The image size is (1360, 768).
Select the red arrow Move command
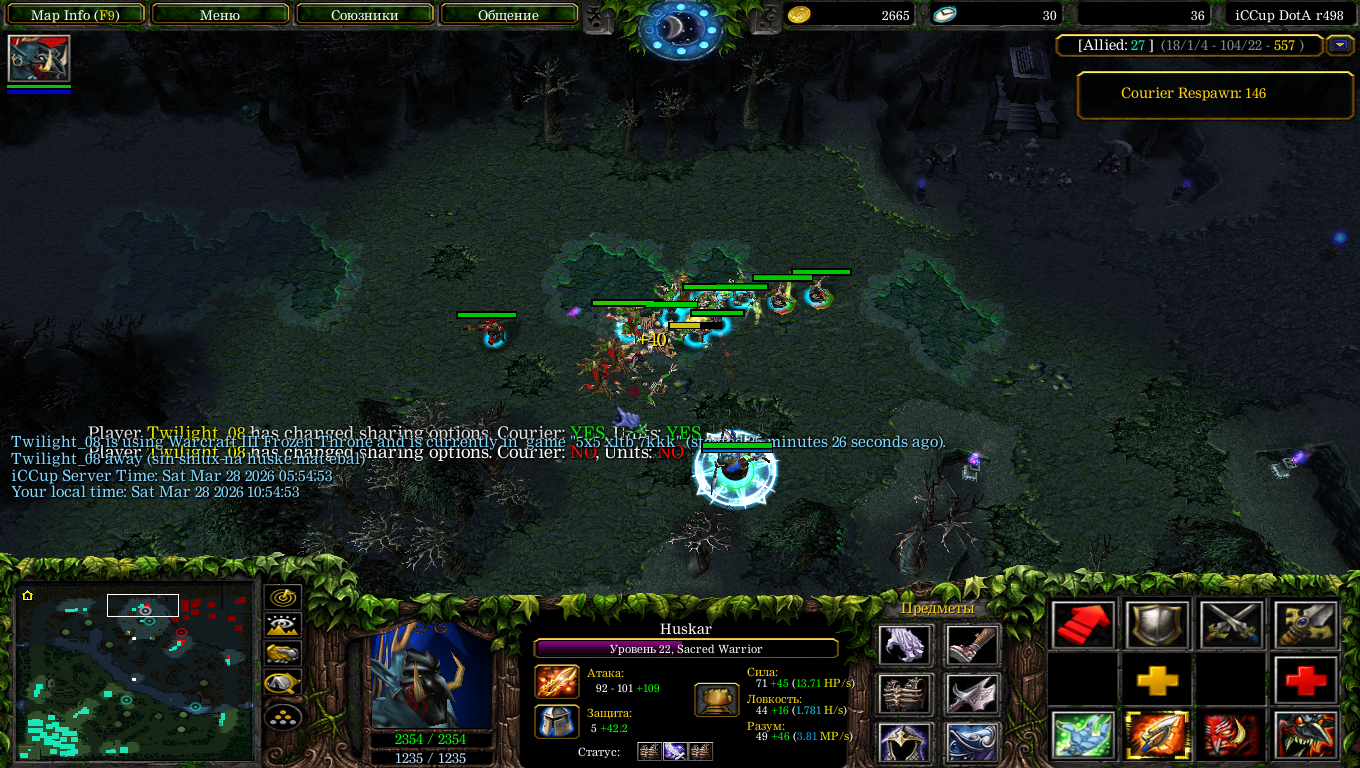(x=1083, y=626)
